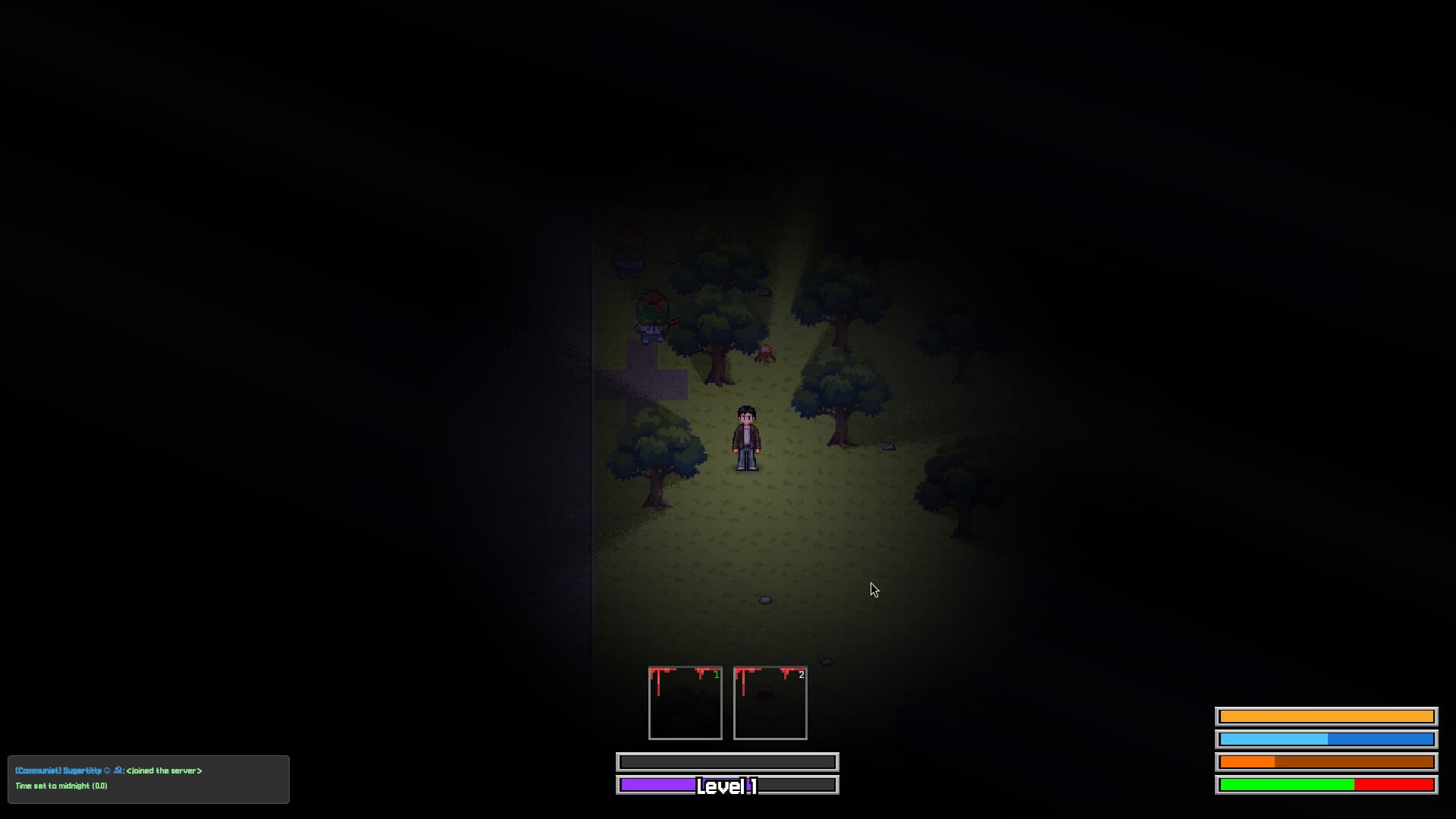The image size is (1456, 819).
Task: Expand the Level 1 experience bar details
Action: pos(727,786)
